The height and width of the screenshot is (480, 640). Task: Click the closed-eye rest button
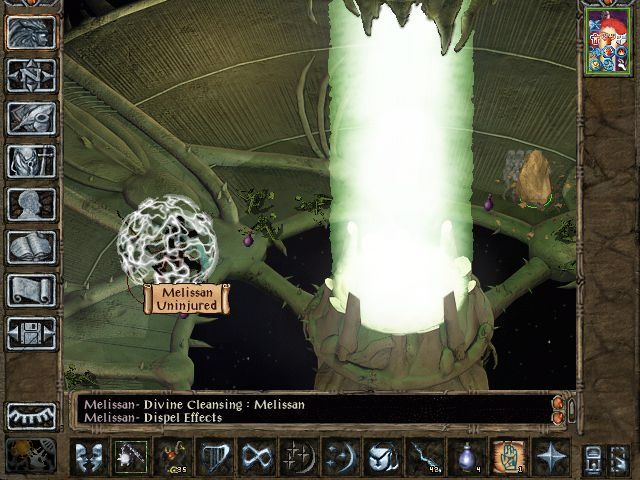point(31,415)
